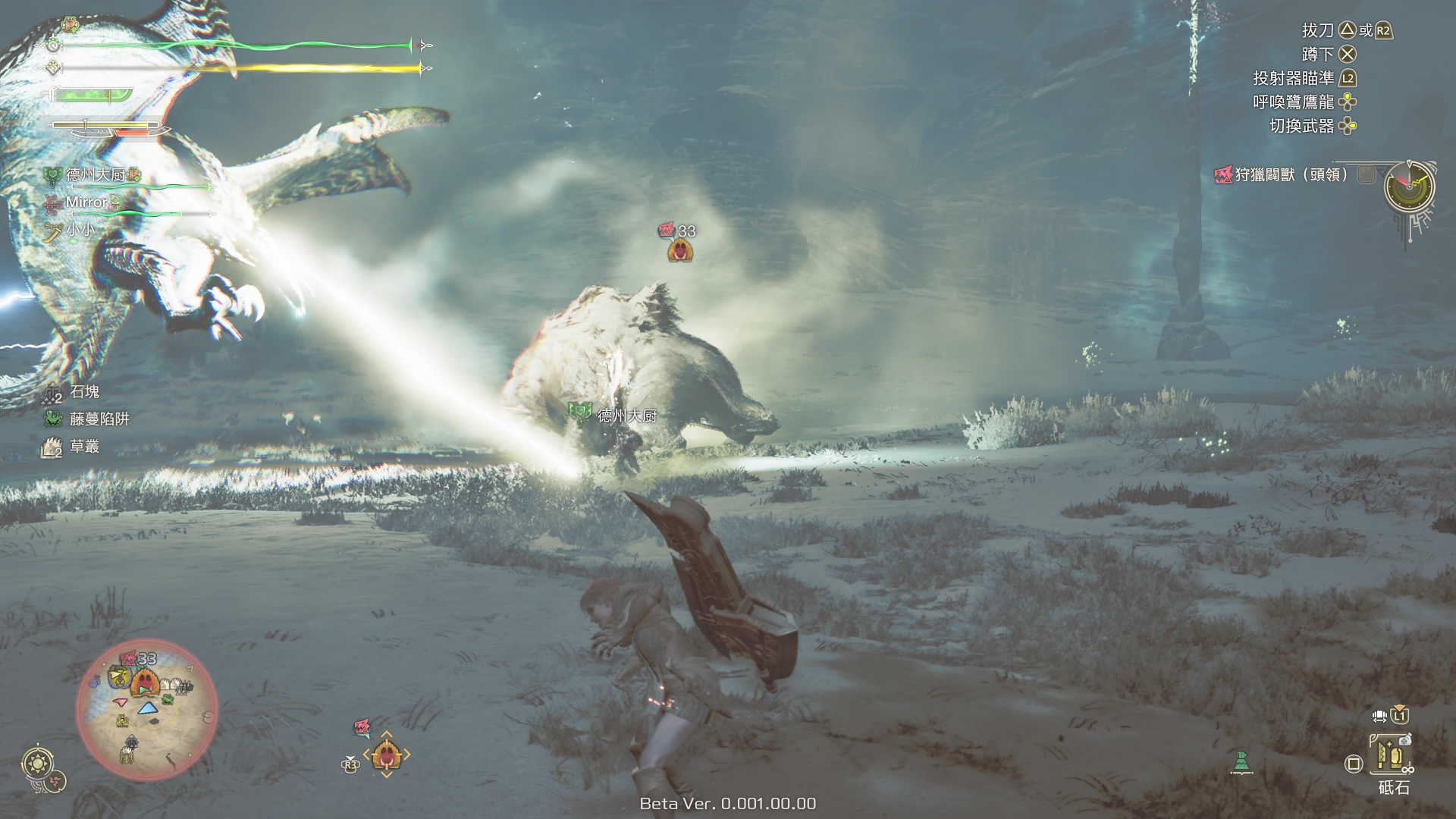1456x819 pixels.
Task: Select the 砥石 whetstone item slot
Action: [x=1392, y=755]
